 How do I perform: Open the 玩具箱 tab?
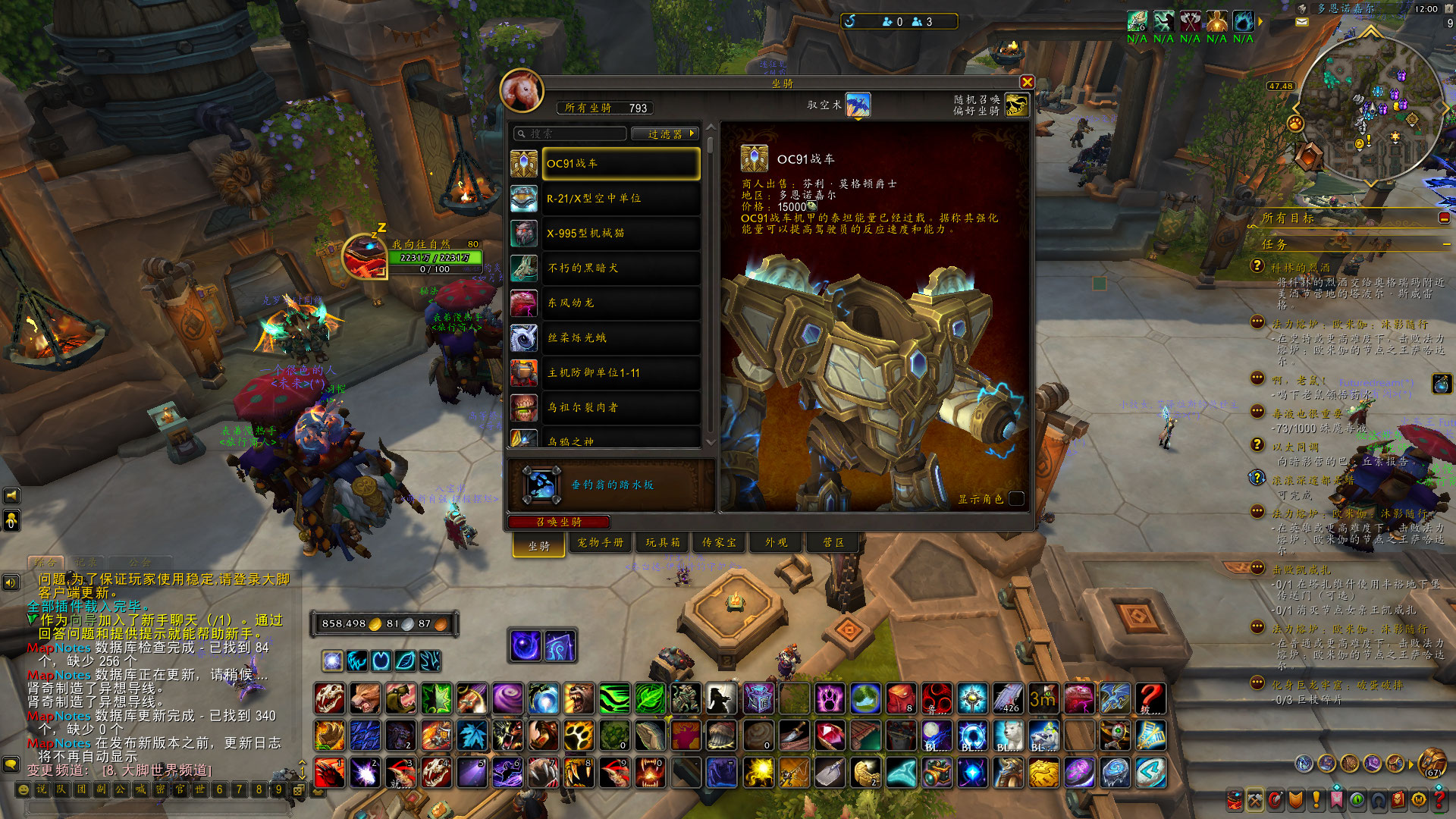pos(663,543)
